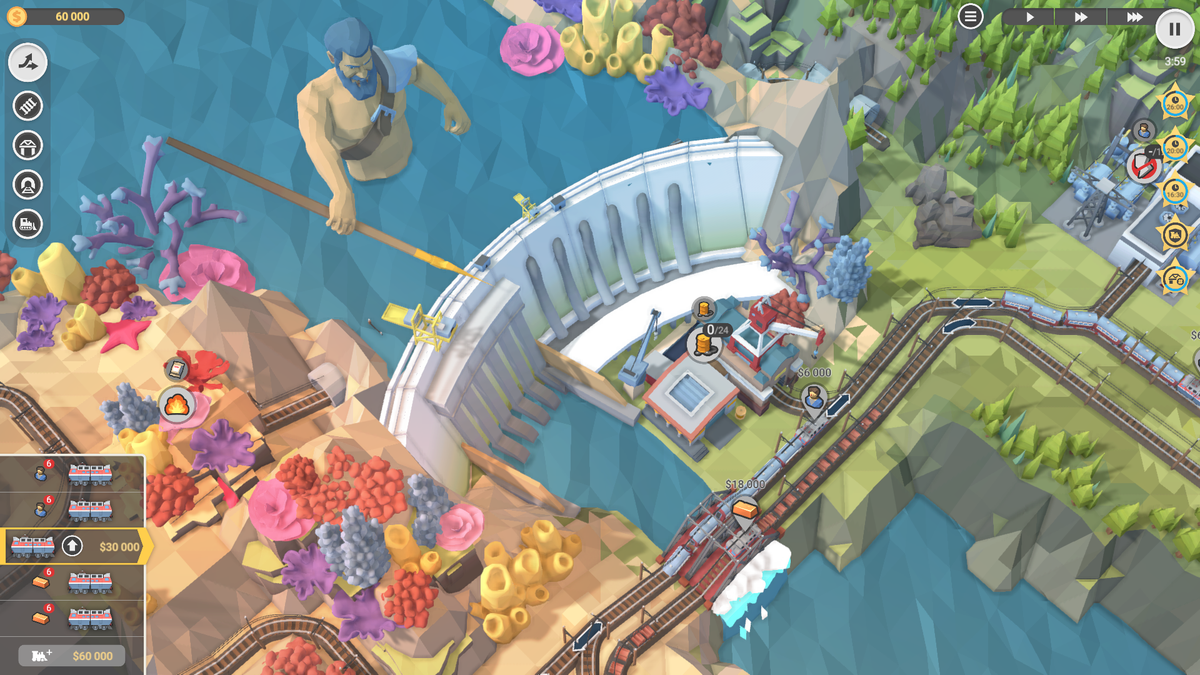Pick the tunnel building tool
1200x675 pixels.
[28, 185]
